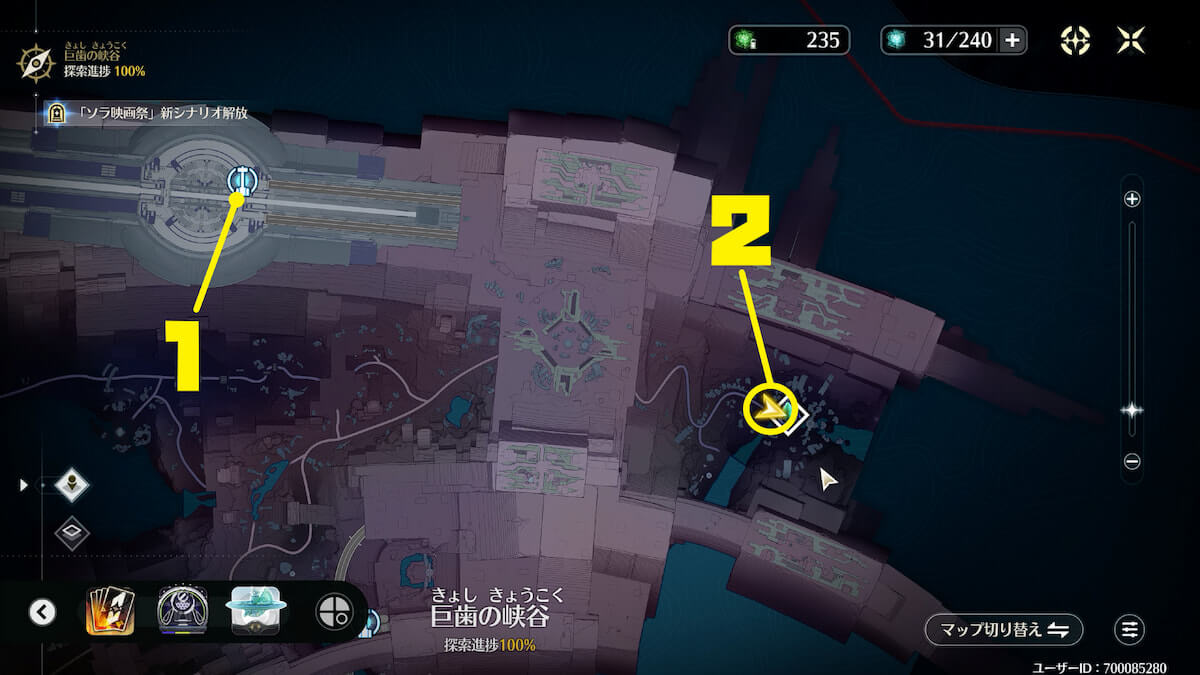Zoom out the map with the minus button
Image resolution: width=1200 pixels, height=675 pixels.
pos(1132,462)
